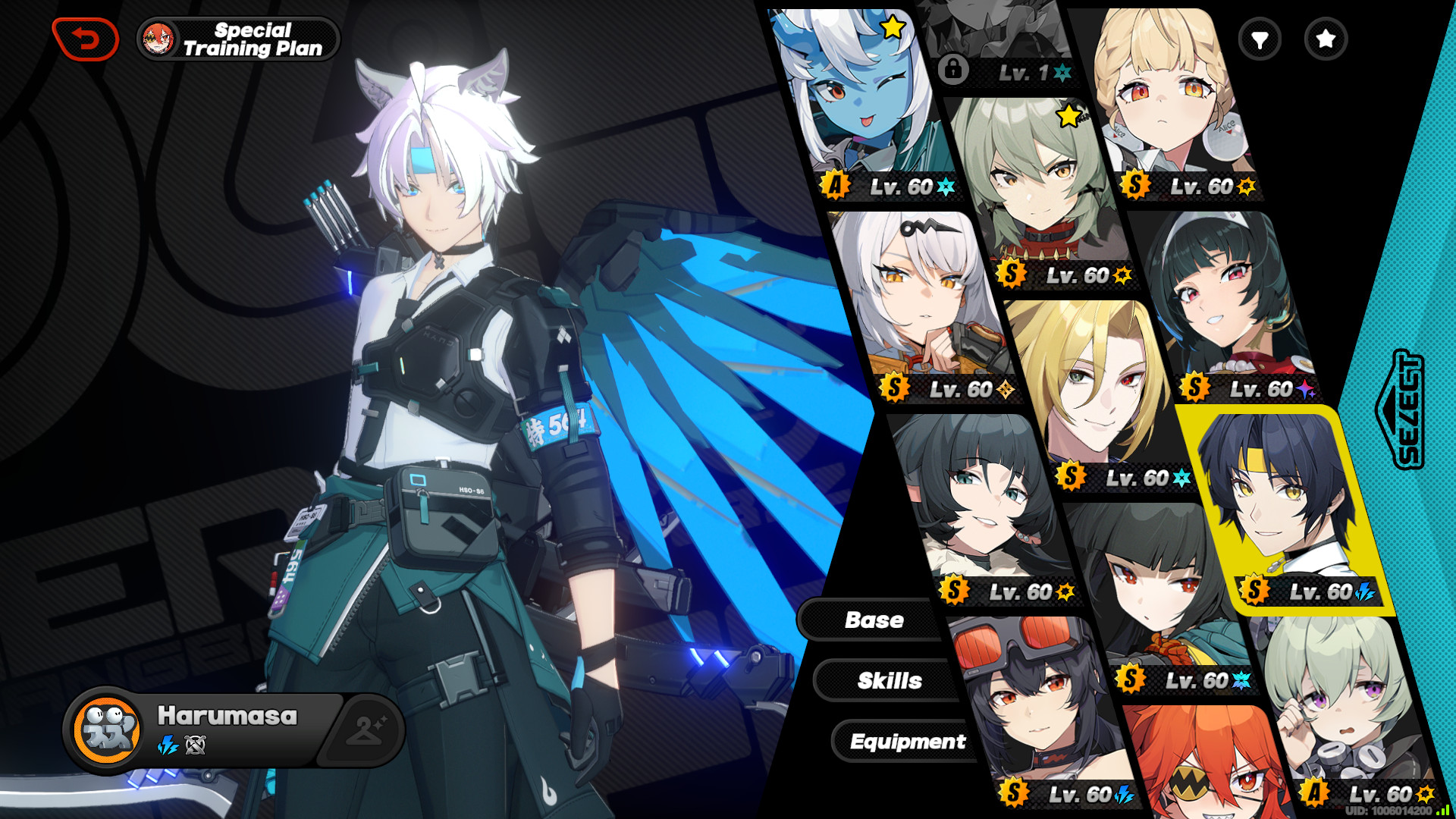Click the Special Training Plan avatar icon
Image resolution: width=1456 pixels, height=819 pixels.
click(157, 38)
